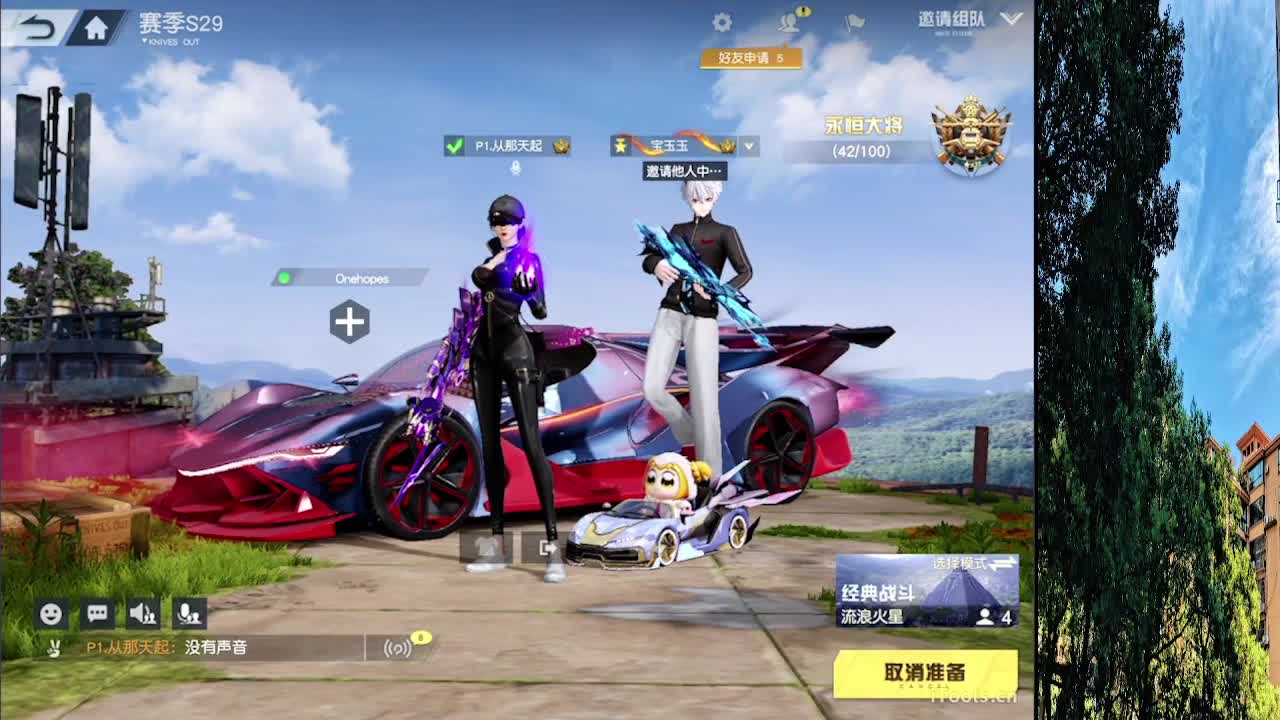
Task: Click the plus slot to invite a teammate
Action: point(350,322)
